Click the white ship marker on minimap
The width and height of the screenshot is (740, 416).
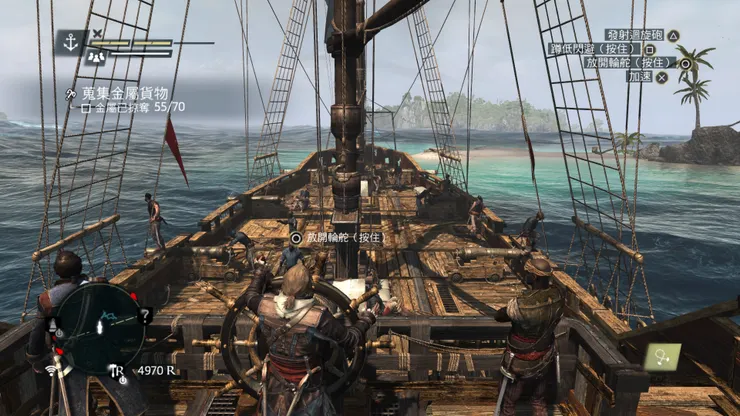99,327
